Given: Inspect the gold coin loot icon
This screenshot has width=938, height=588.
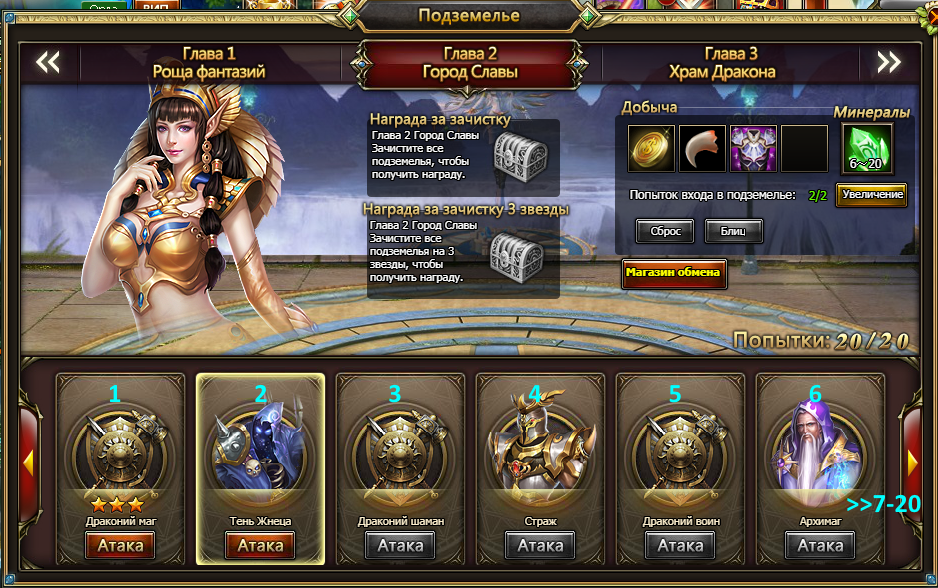Looking at the screenshot, I should point(652,148).
